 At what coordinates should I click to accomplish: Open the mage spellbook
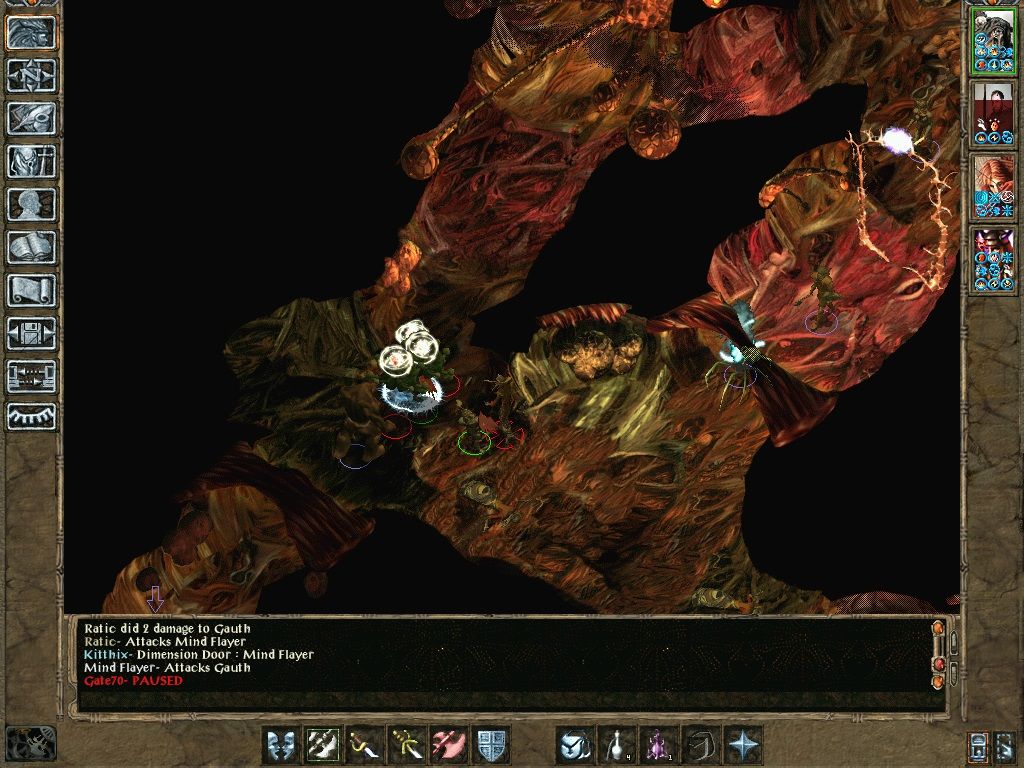click(x=31, y=247)
